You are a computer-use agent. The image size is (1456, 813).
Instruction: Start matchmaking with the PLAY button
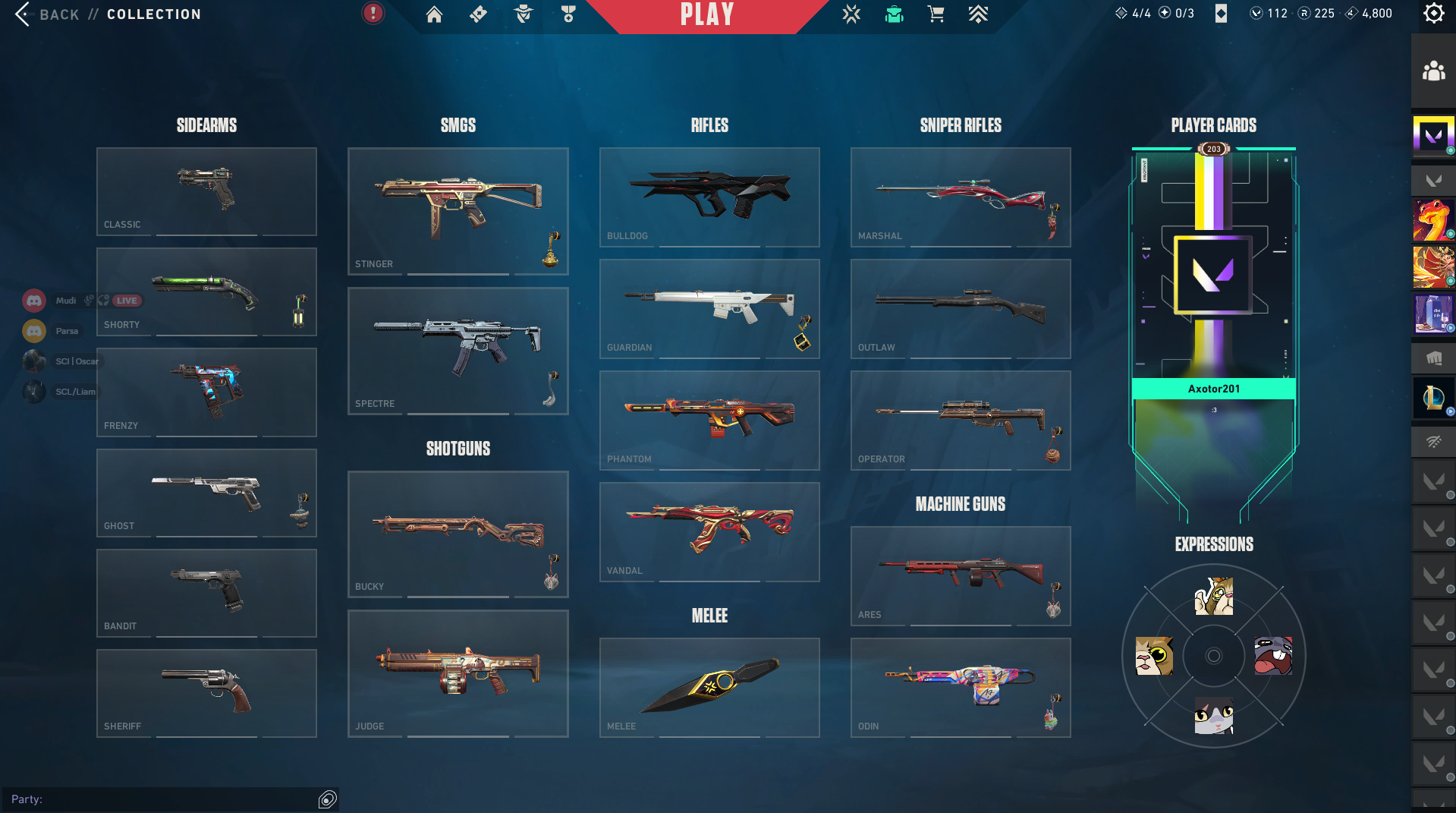[x=706, y=15]
